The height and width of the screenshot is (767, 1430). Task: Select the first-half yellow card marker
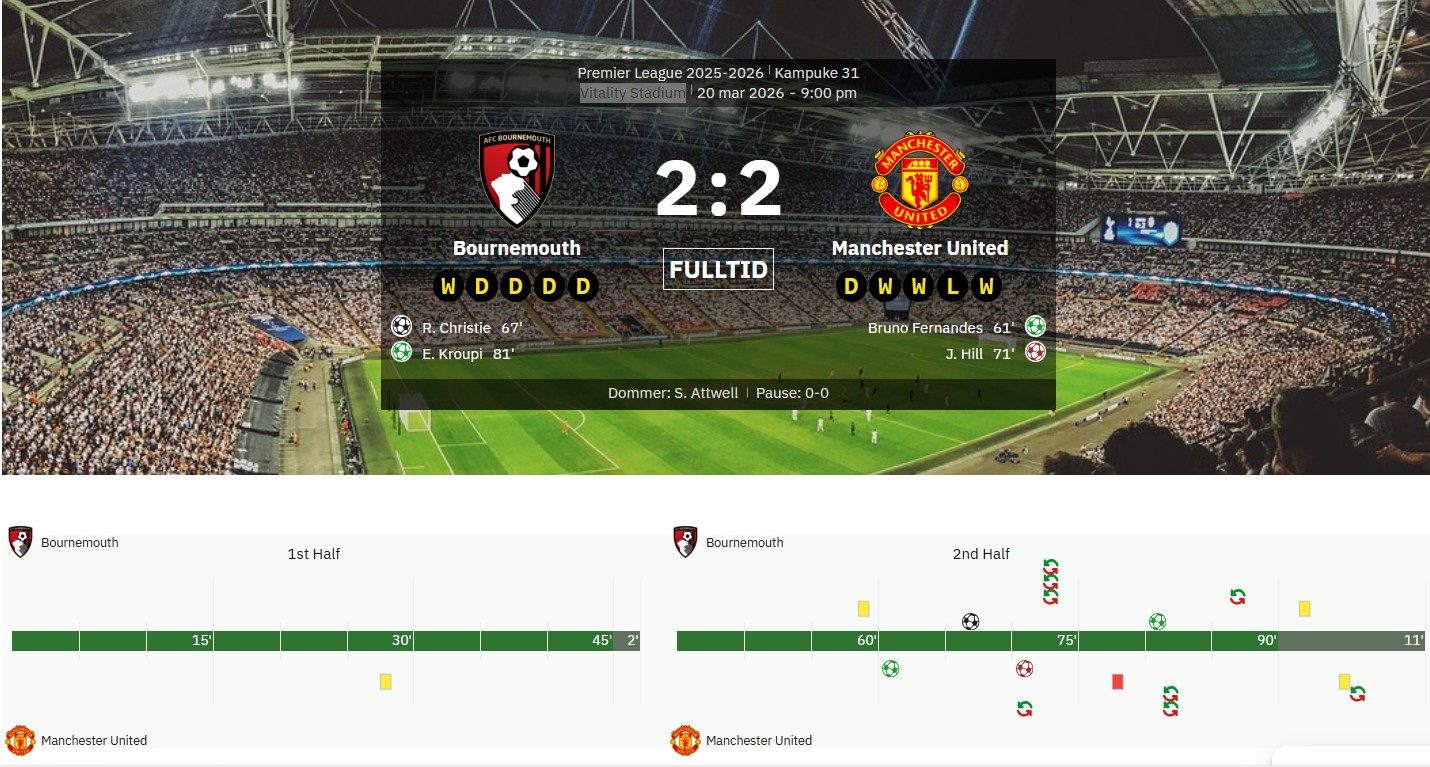(386, 682)
